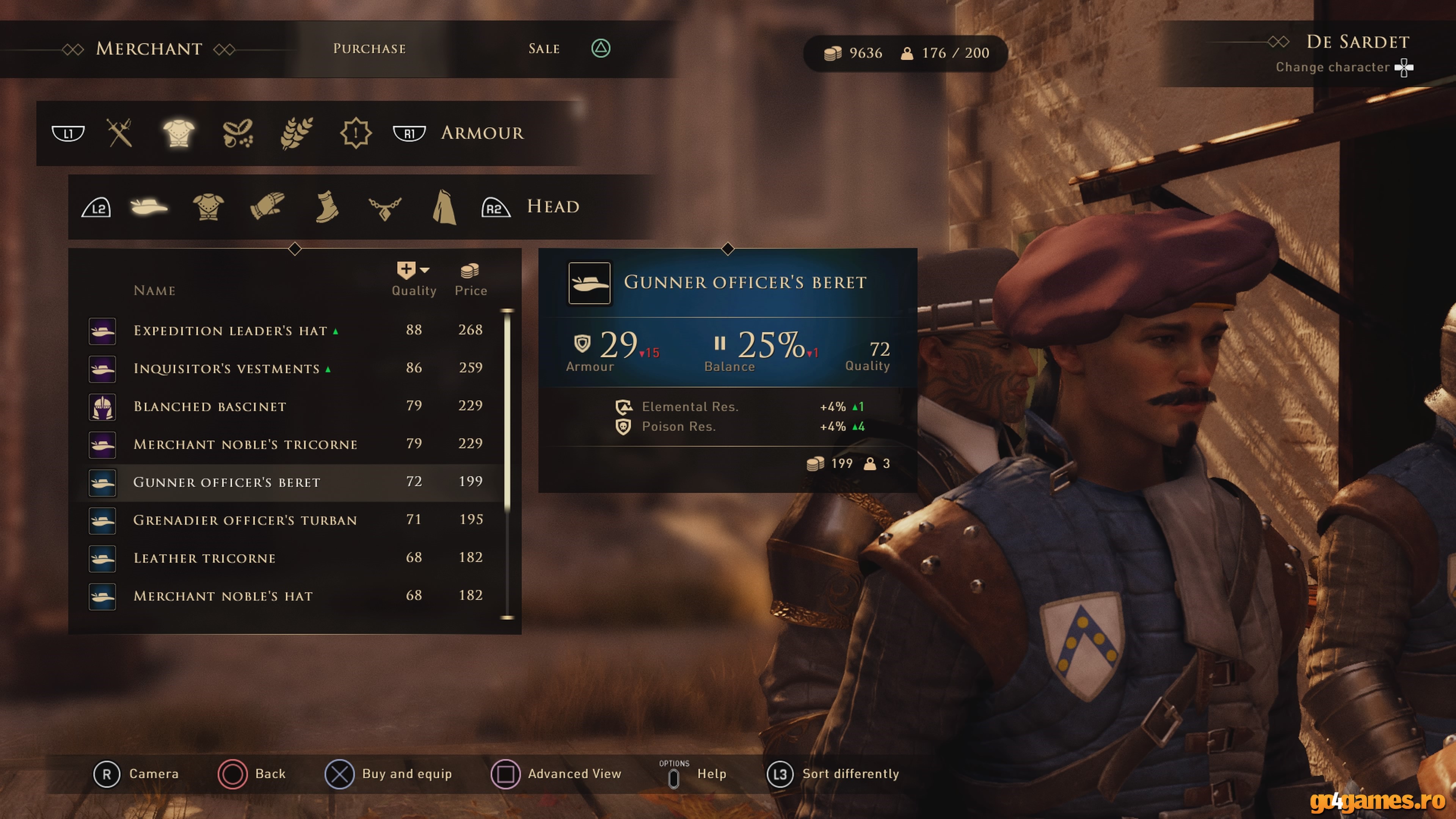Select Expedition Leader's Hat row
This screenshot has width=1456, height=819.
(x=231, y=331)
